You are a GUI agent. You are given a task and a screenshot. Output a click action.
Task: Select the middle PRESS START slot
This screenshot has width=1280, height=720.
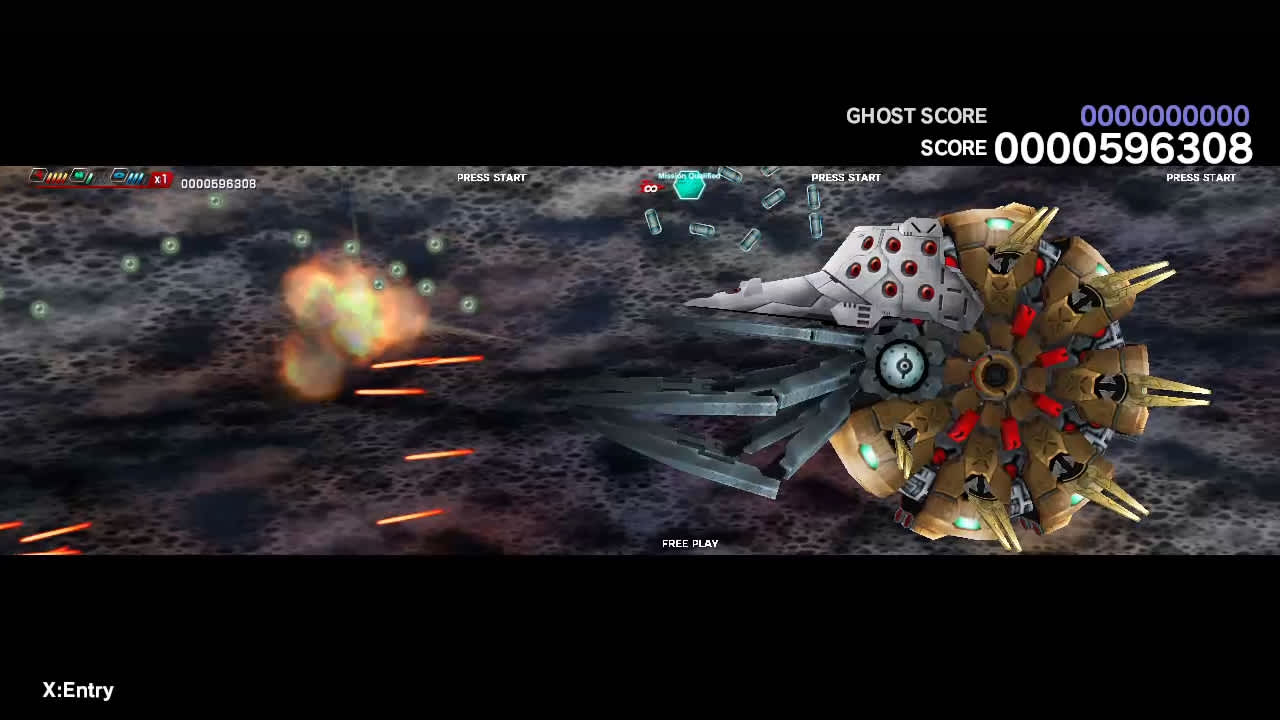(x=846, y=177)
